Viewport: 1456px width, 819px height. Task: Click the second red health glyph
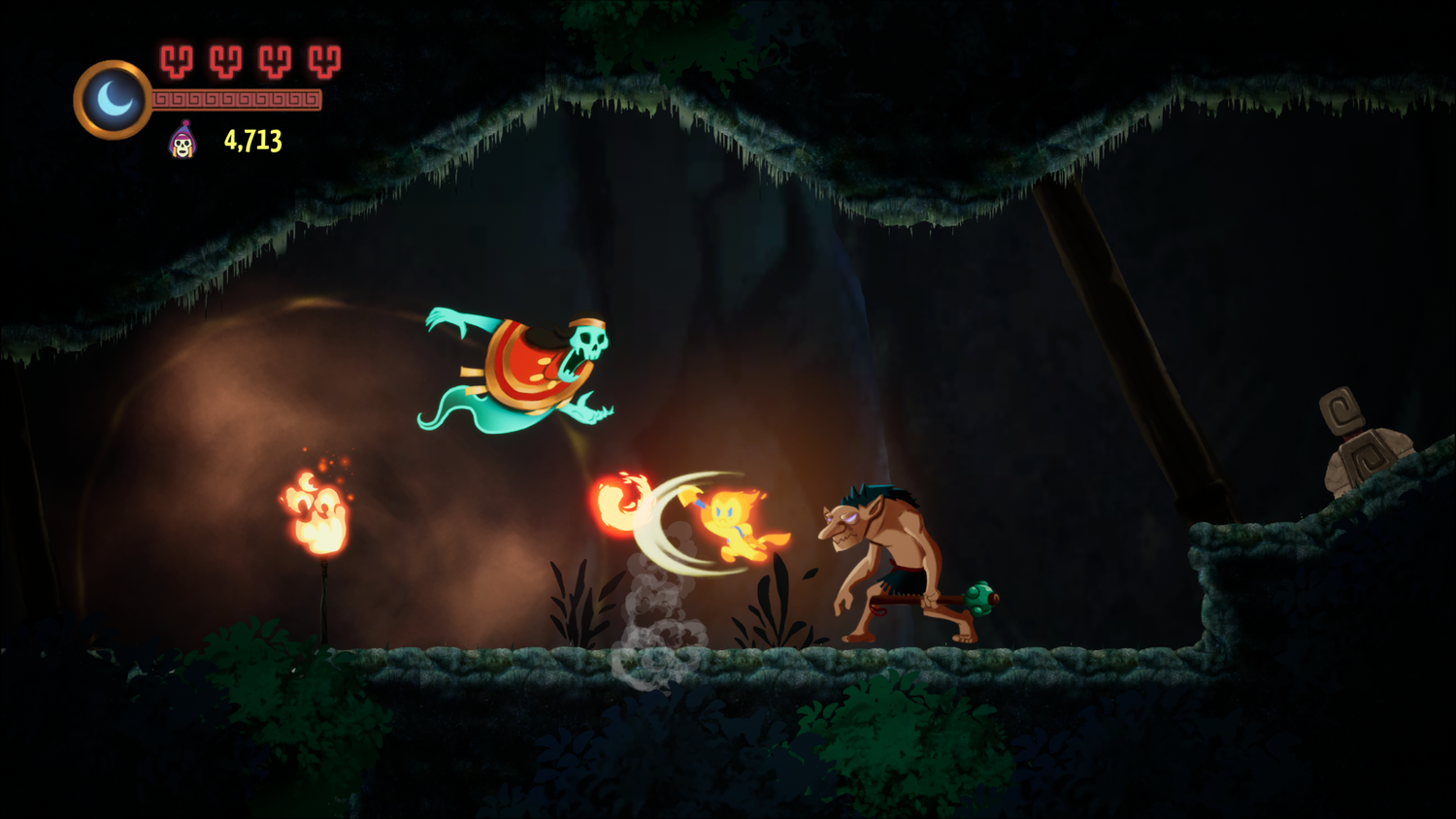(x=224, y=60)
